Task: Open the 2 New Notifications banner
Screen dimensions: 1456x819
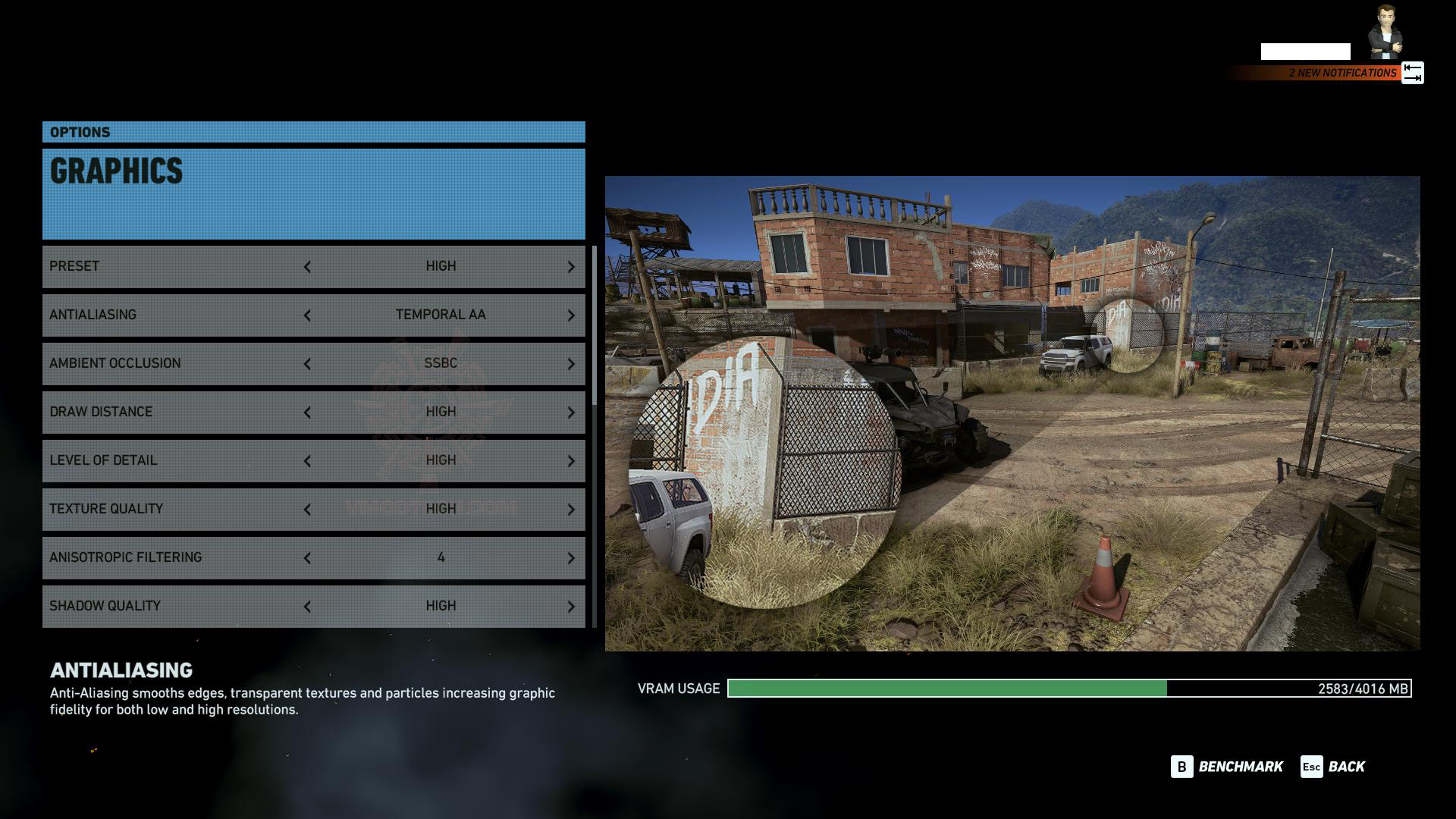Action: pos(1341,73)
